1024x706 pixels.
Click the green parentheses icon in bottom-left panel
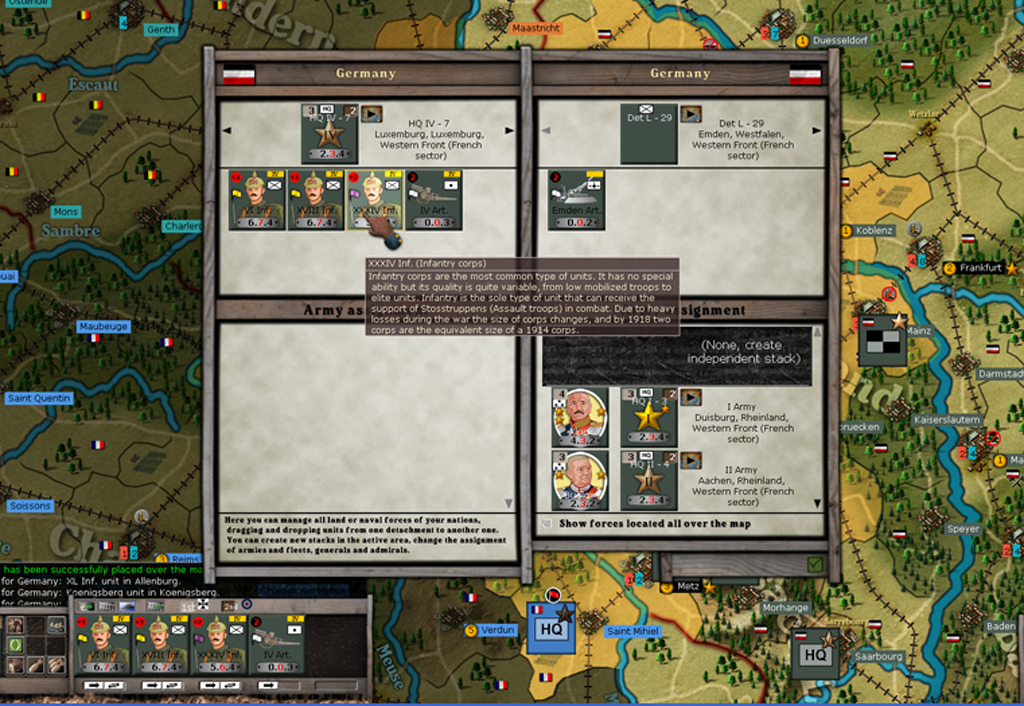point(15,645)
